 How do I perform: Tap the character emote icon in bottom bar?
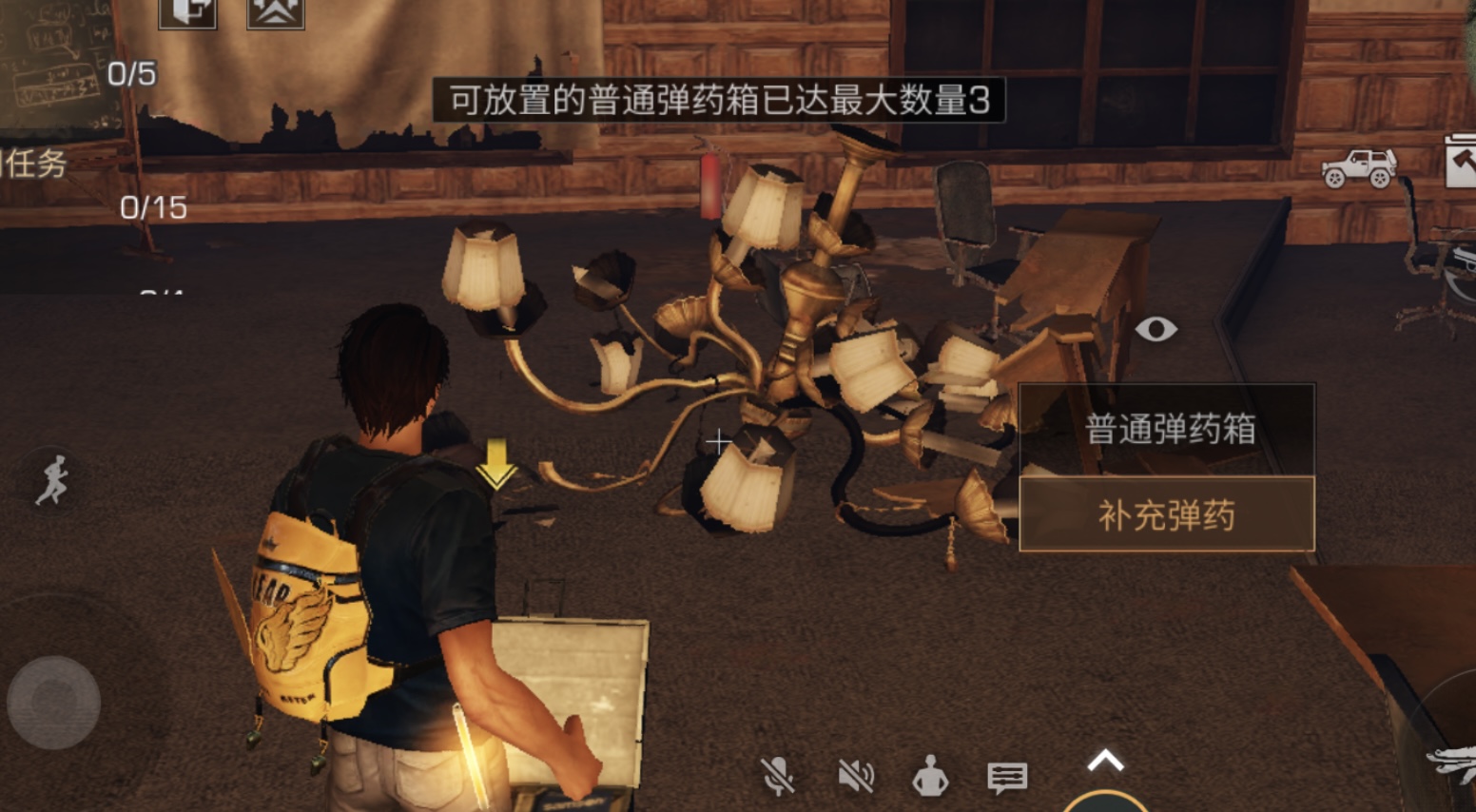pos(929,777)
